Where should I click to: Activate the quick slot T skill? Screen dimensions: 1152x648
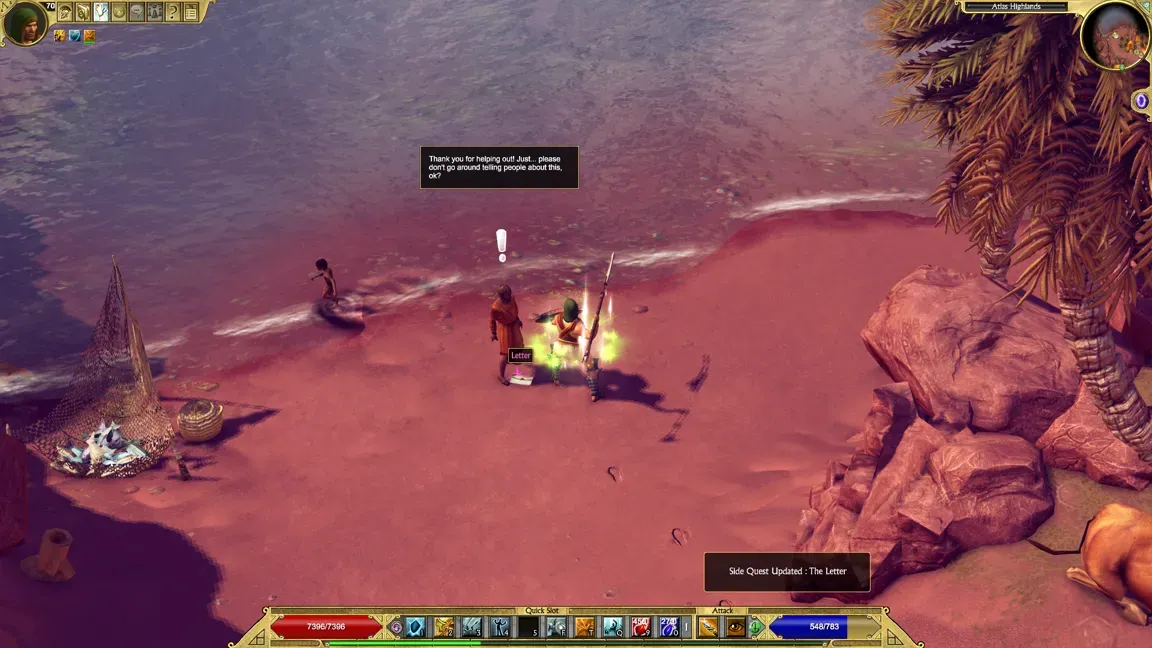[x=585, y=627]
